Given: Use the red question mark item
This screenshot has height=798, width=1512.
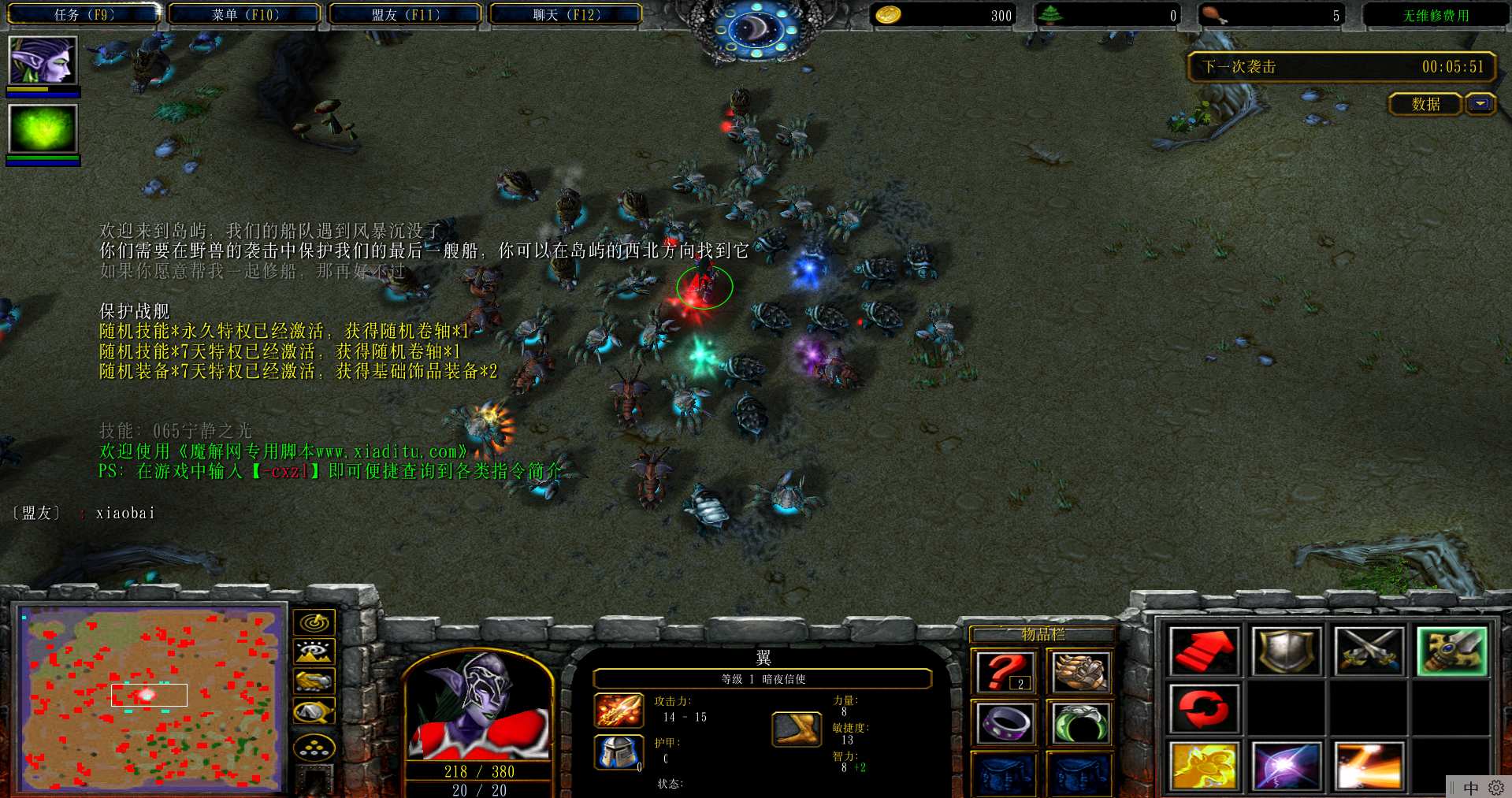Looking at the screenshot, I should point(1003,673).
